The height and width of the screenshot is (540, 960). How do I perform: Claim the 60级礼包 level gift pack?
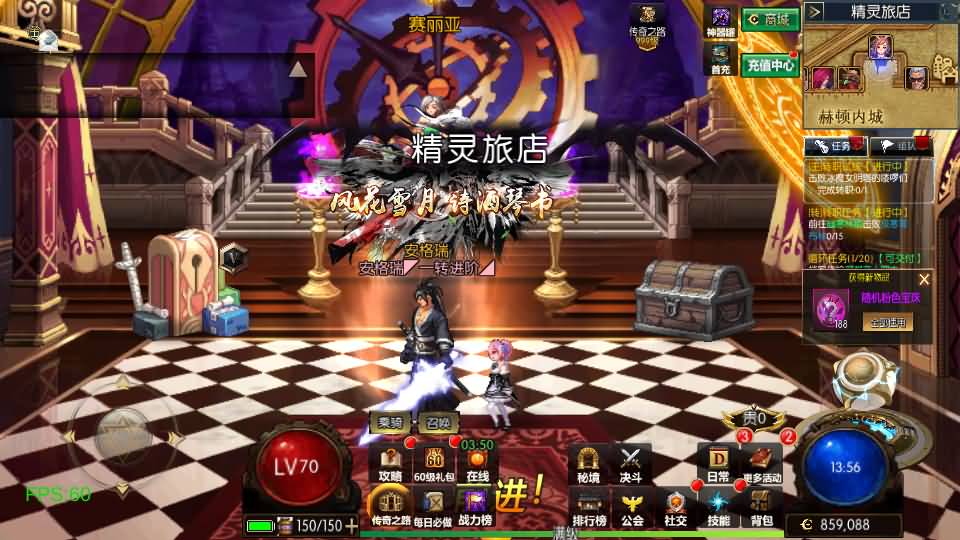(x=435, y=464)
